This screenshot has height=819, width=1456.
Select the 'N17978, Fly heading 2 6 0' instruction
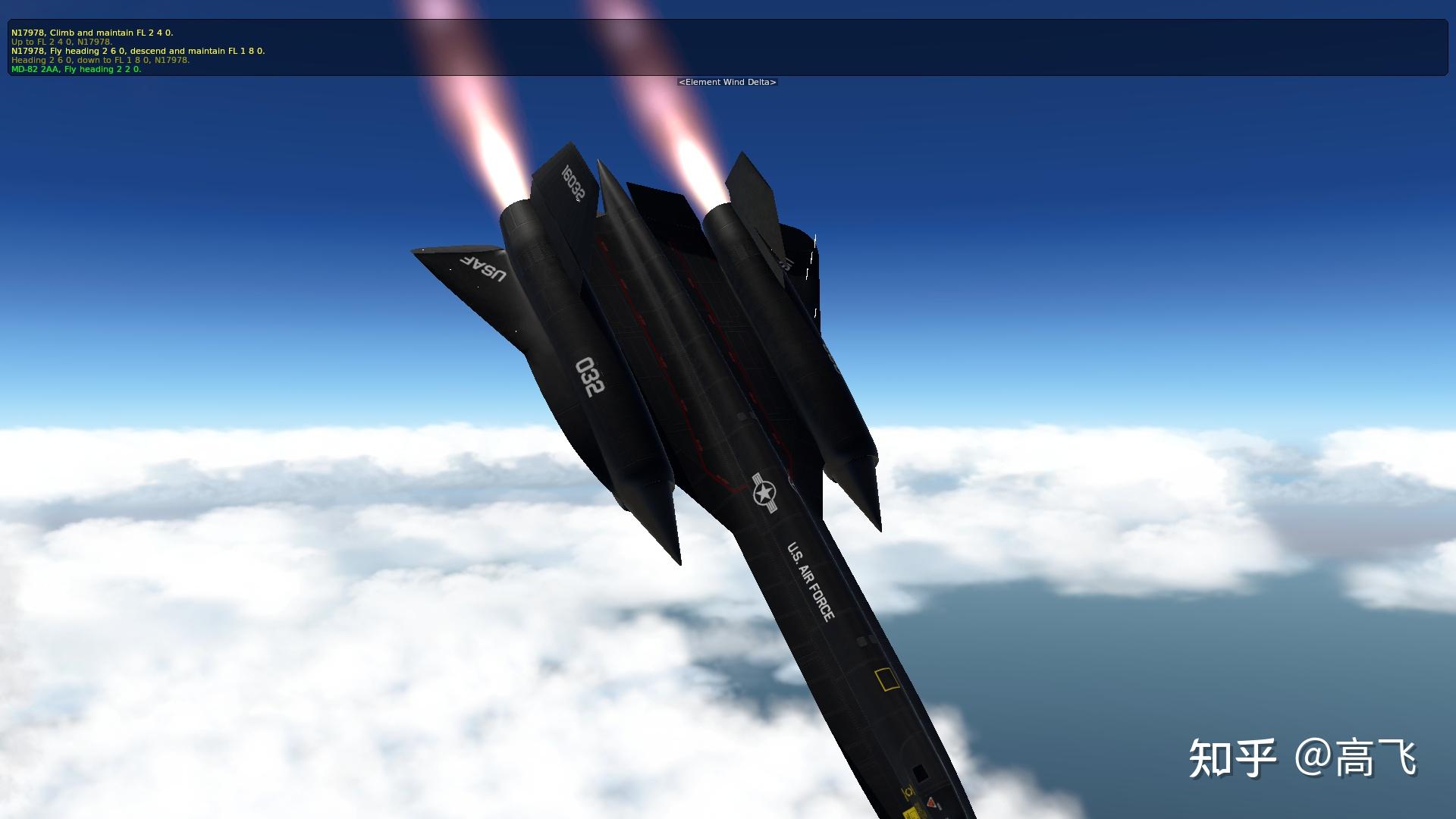click(x=136, y=52)
